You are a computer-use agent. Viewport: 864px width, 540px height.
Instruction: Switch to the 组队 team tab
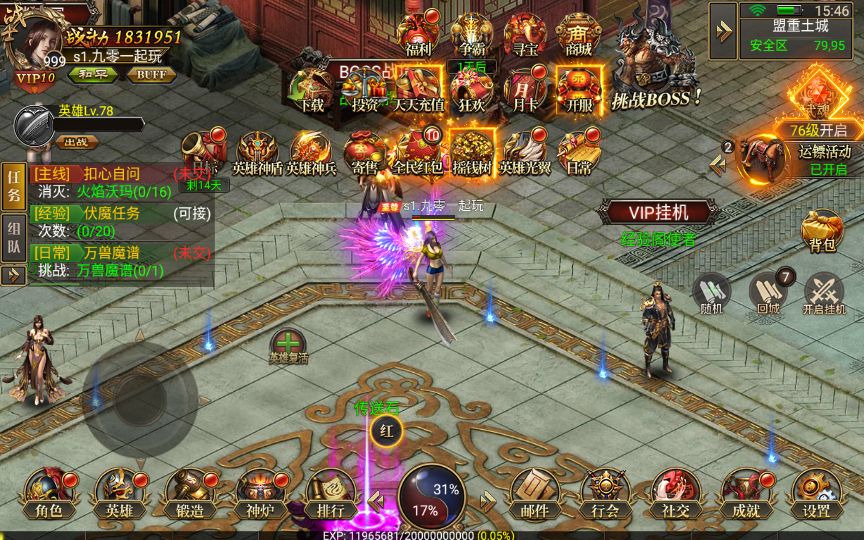14,239
